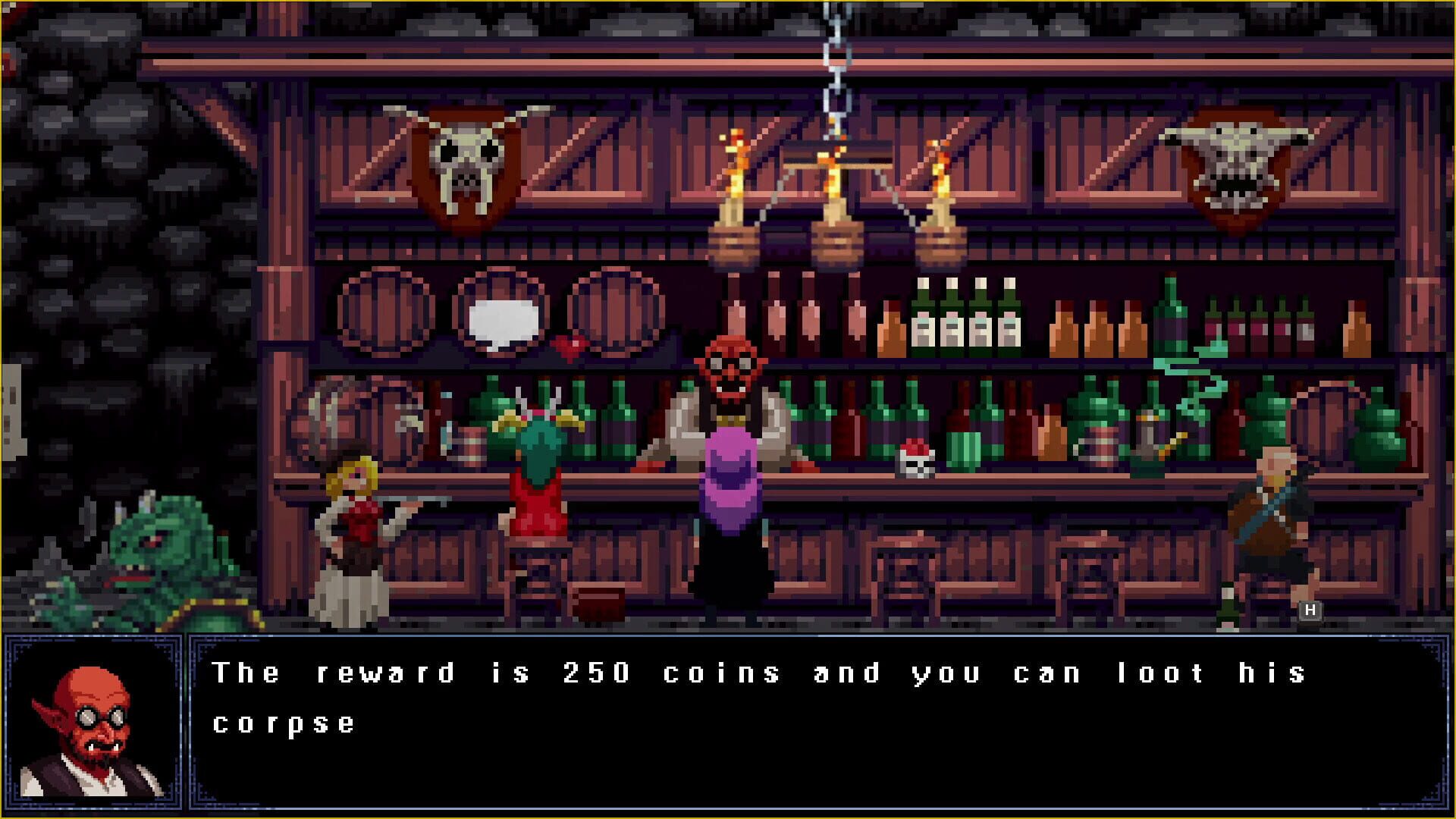Click the devil portrait in the dialogue box
The width and height of the screenshot is (1456, 819).
tap(91, 720)
